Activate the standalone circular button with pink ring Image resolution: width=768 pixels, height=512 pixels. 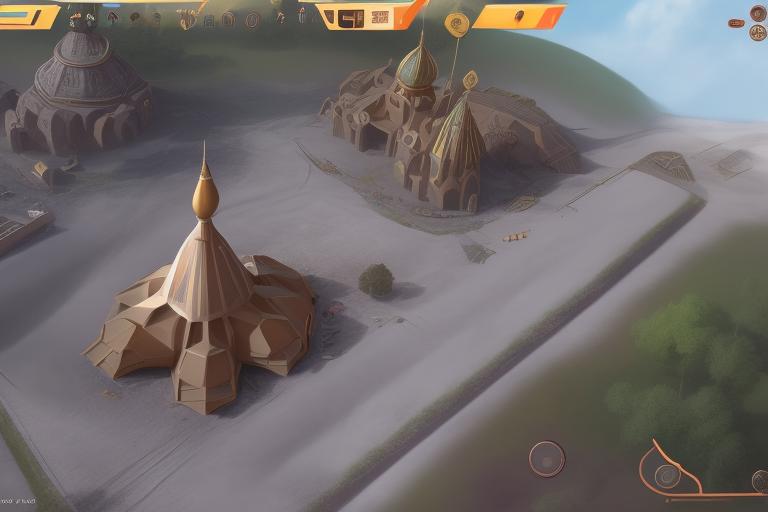[x=546, y=459]
